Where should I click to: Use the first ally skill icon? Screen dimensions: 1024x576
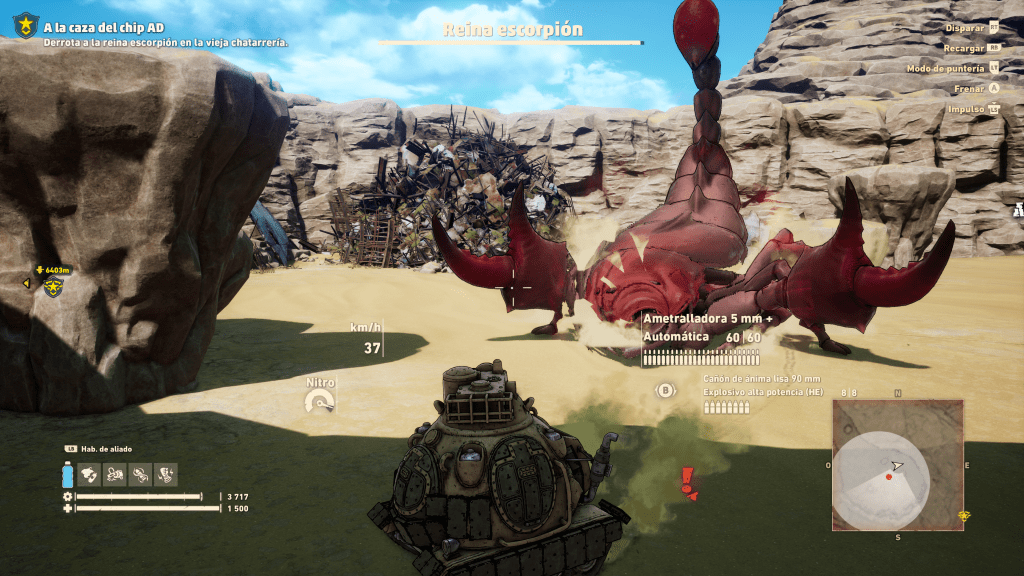[90, 473]
